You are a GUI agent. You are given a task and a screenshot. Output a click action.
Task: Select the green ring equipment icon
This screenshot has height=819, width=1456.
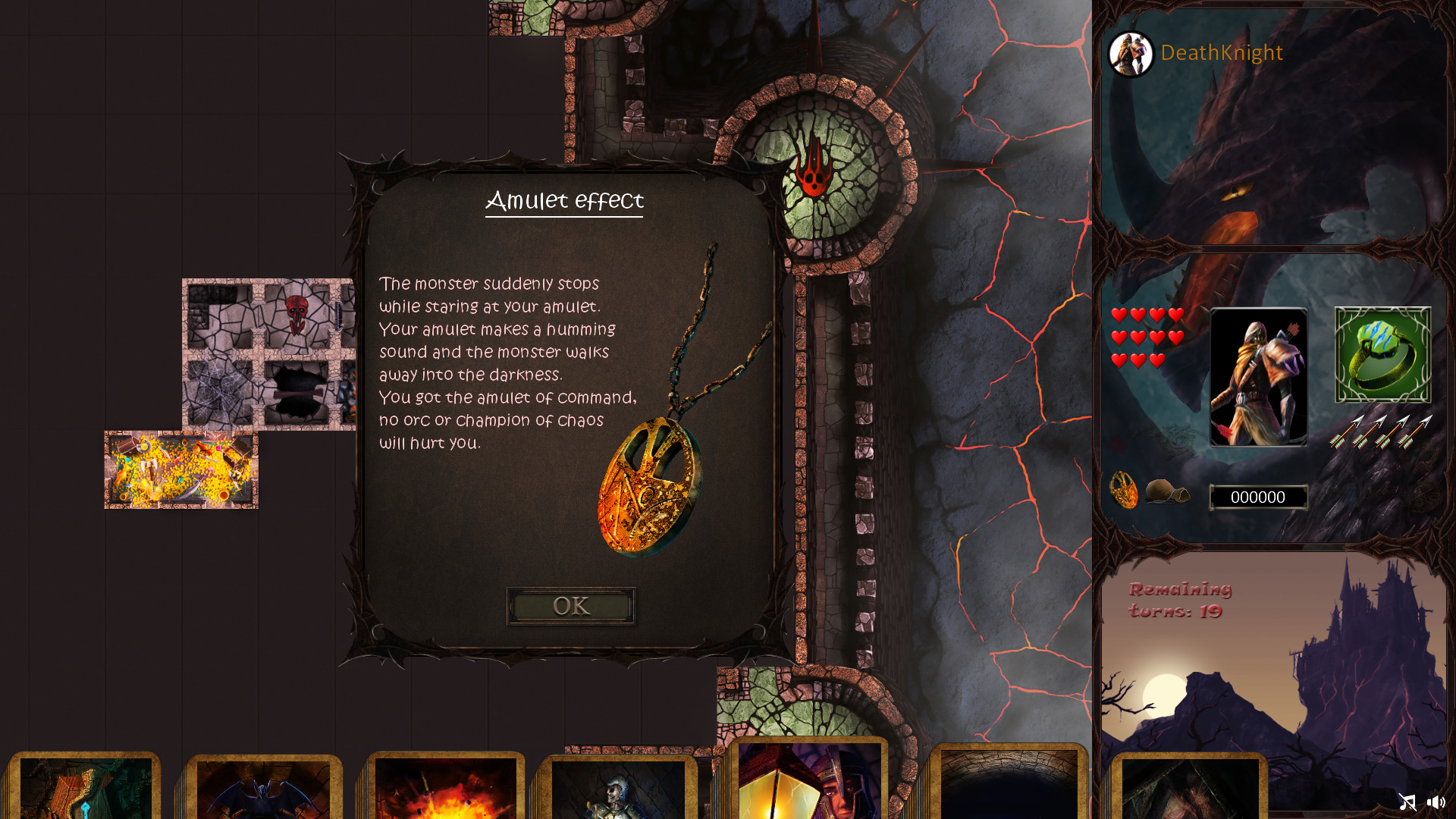(x=1382, y=355)
